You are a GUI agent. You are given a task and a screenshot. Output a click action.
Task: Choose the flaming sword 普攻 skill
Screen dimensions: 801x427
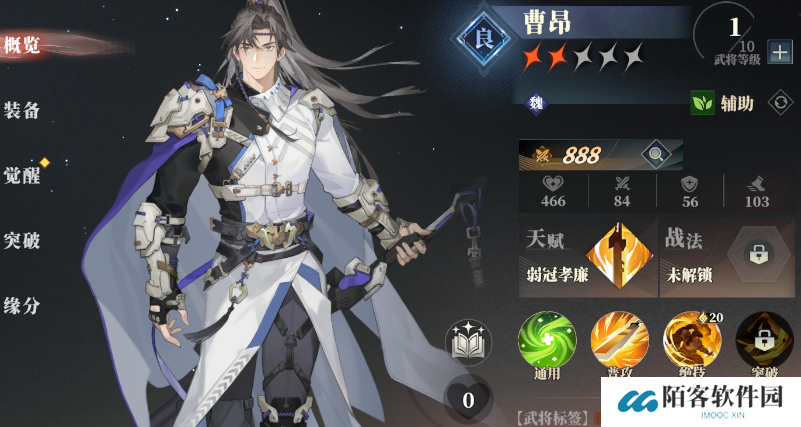point(619,342)
